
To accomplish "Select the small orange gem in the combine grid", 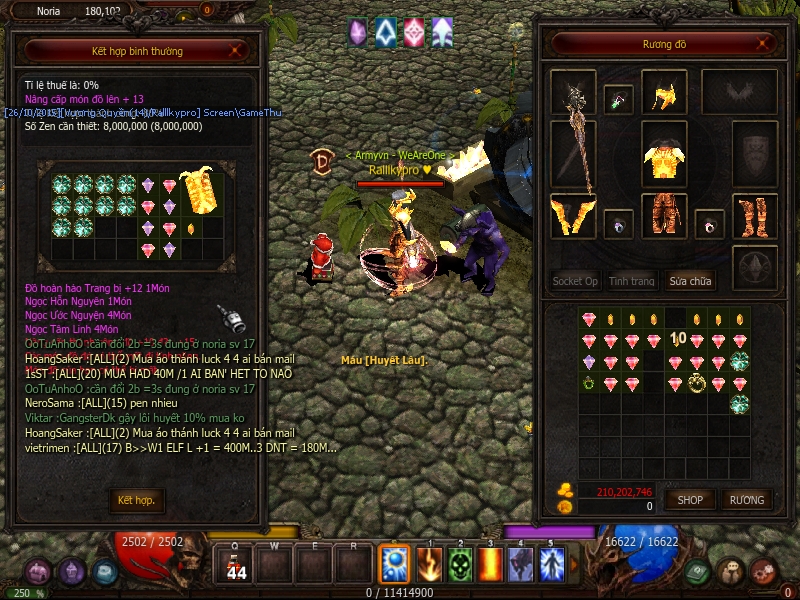I will [x=191, y=228].
